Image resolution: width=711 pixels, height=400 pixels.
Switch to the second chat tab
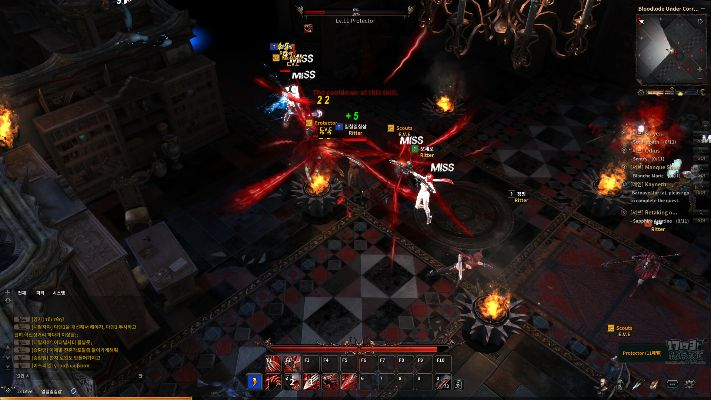(x=41, y=293)
